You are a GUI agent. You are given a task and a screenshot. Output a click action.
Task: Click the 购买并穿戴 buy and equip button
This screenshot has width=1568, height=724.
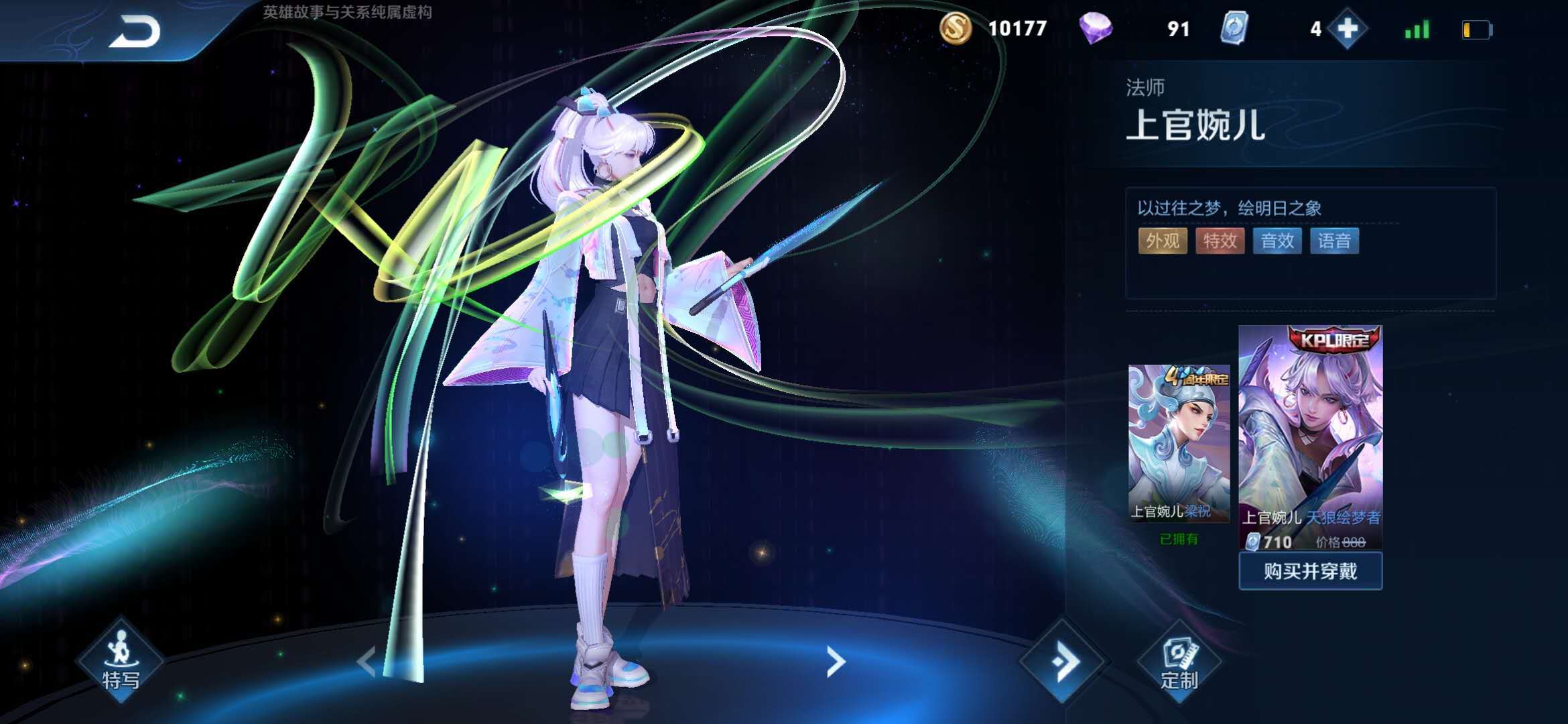[1310, 571]
